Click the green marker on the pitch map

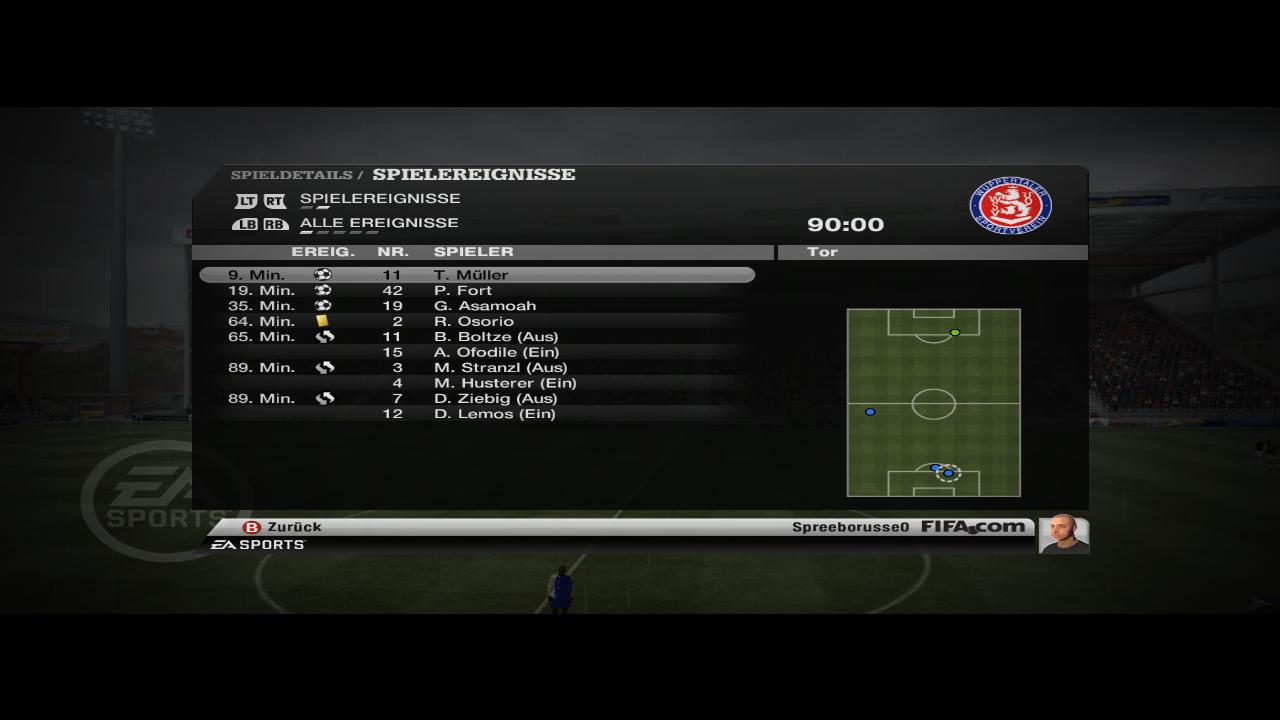tap(955, 333)
